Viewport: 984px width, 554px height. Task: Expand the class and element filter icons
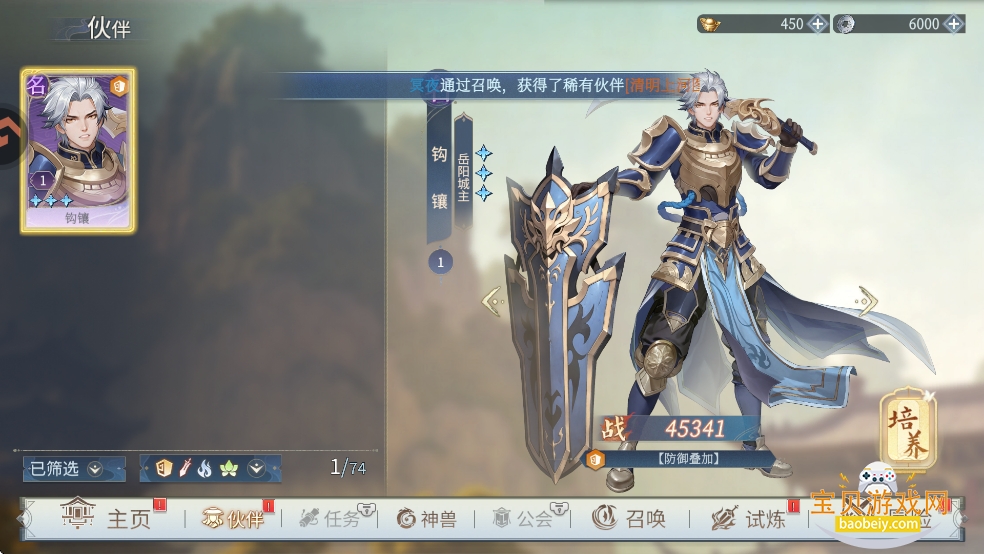point(256,468)
